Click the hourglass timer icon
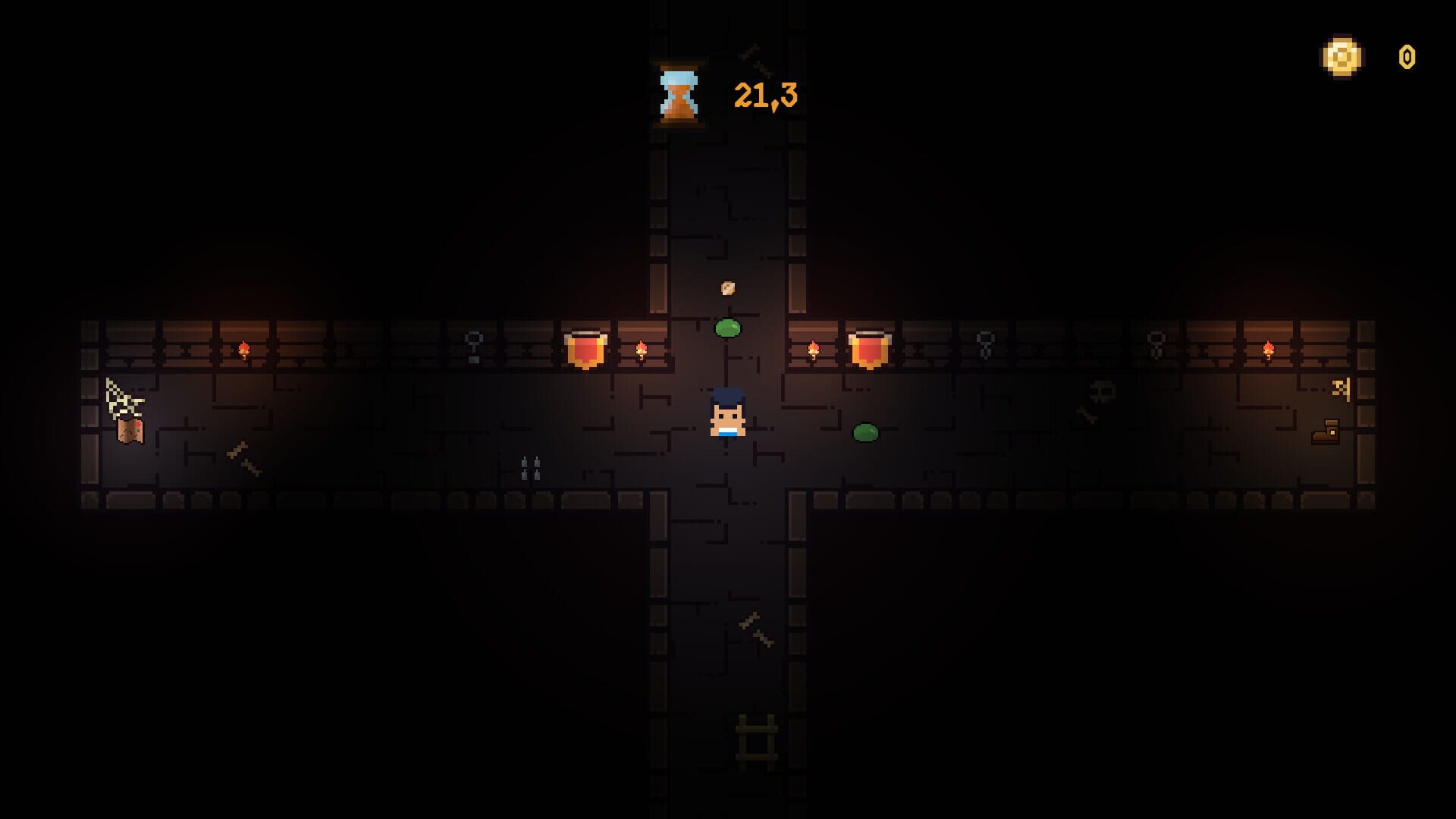The height and width of the screenshot is (819, 1456). 679,95
